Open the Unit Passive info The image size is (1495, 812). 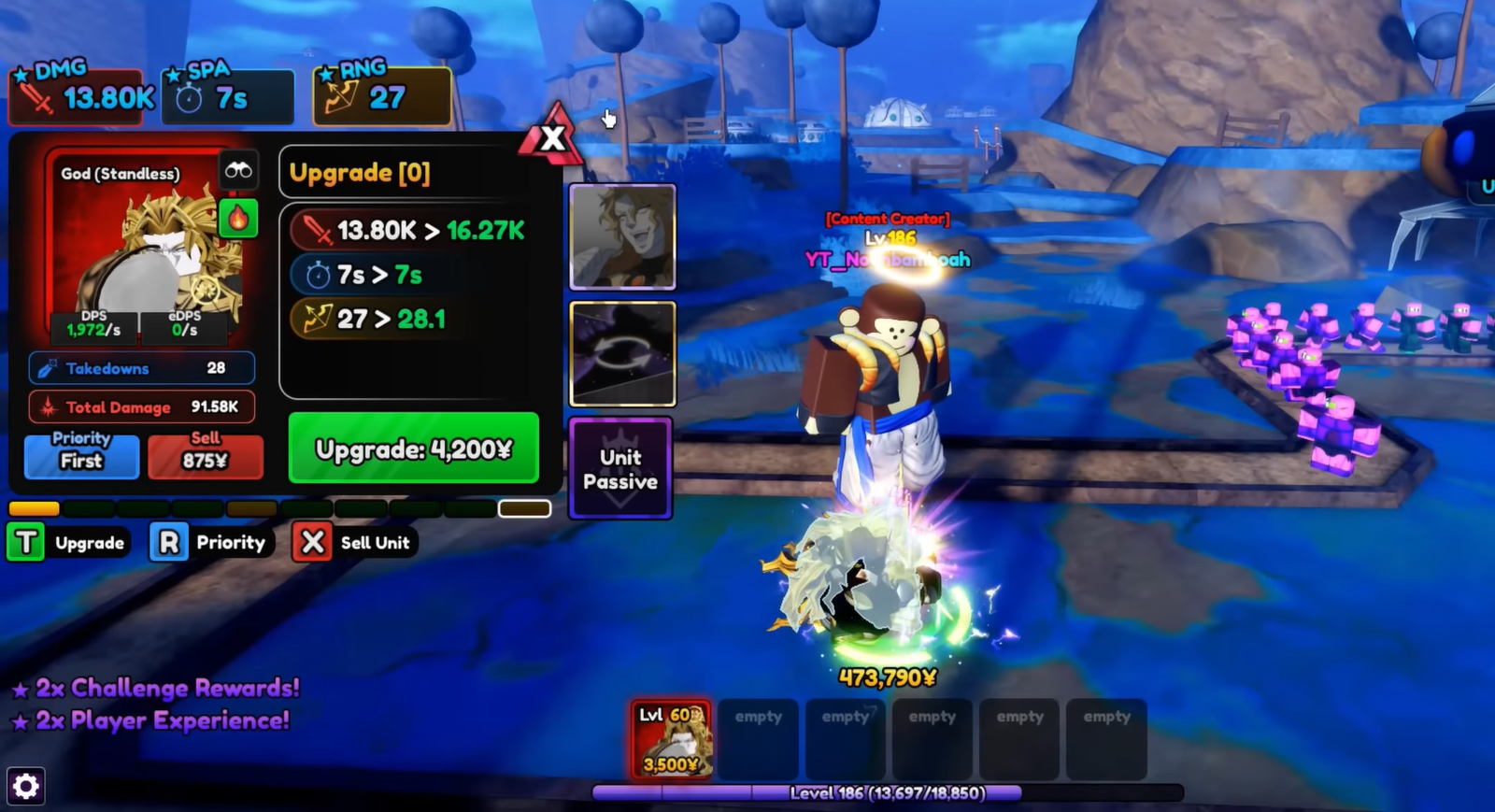pos(620,468)
